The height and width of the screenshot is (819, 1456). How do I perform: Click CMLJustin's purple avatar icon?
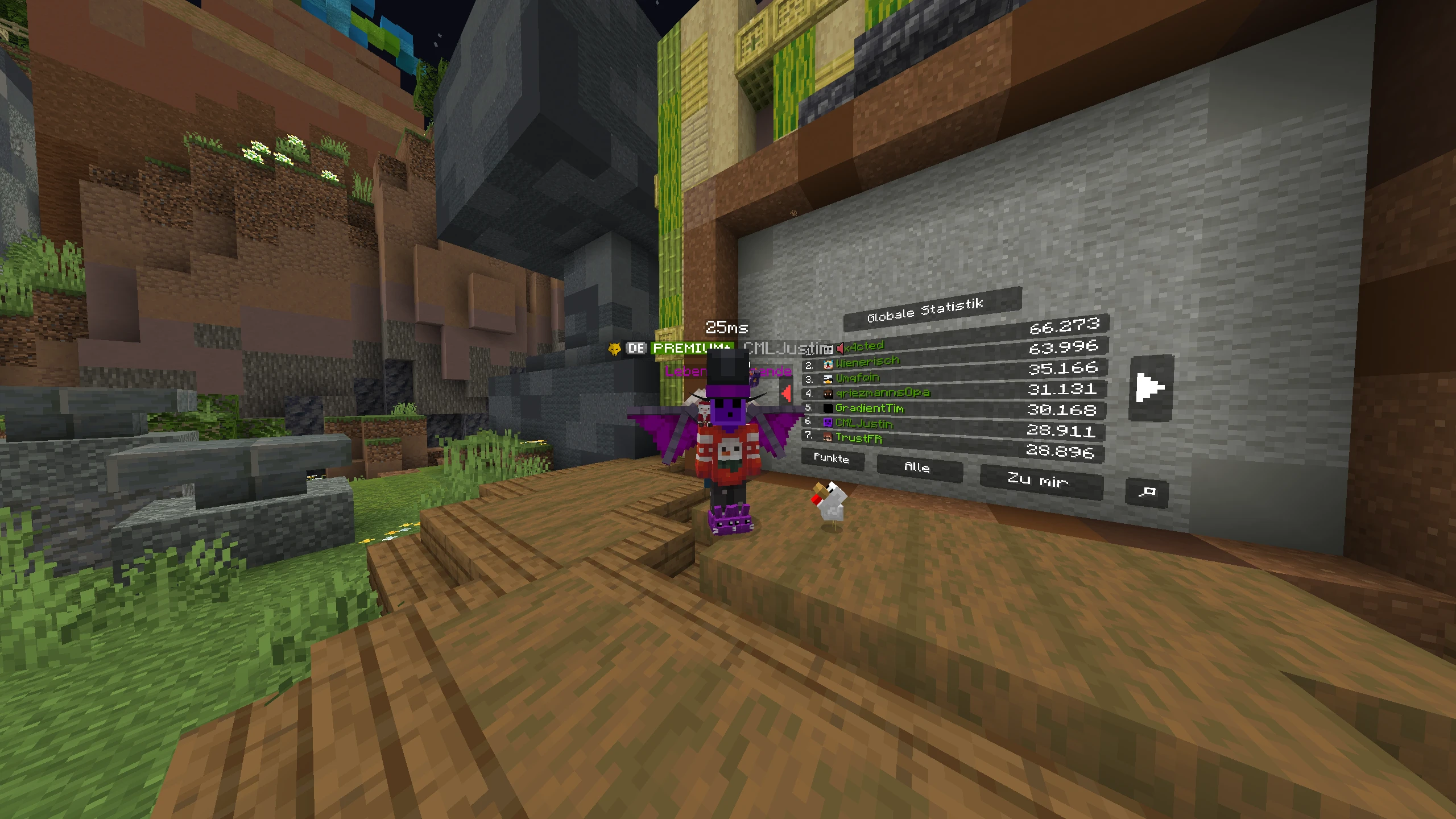(827, 423)
